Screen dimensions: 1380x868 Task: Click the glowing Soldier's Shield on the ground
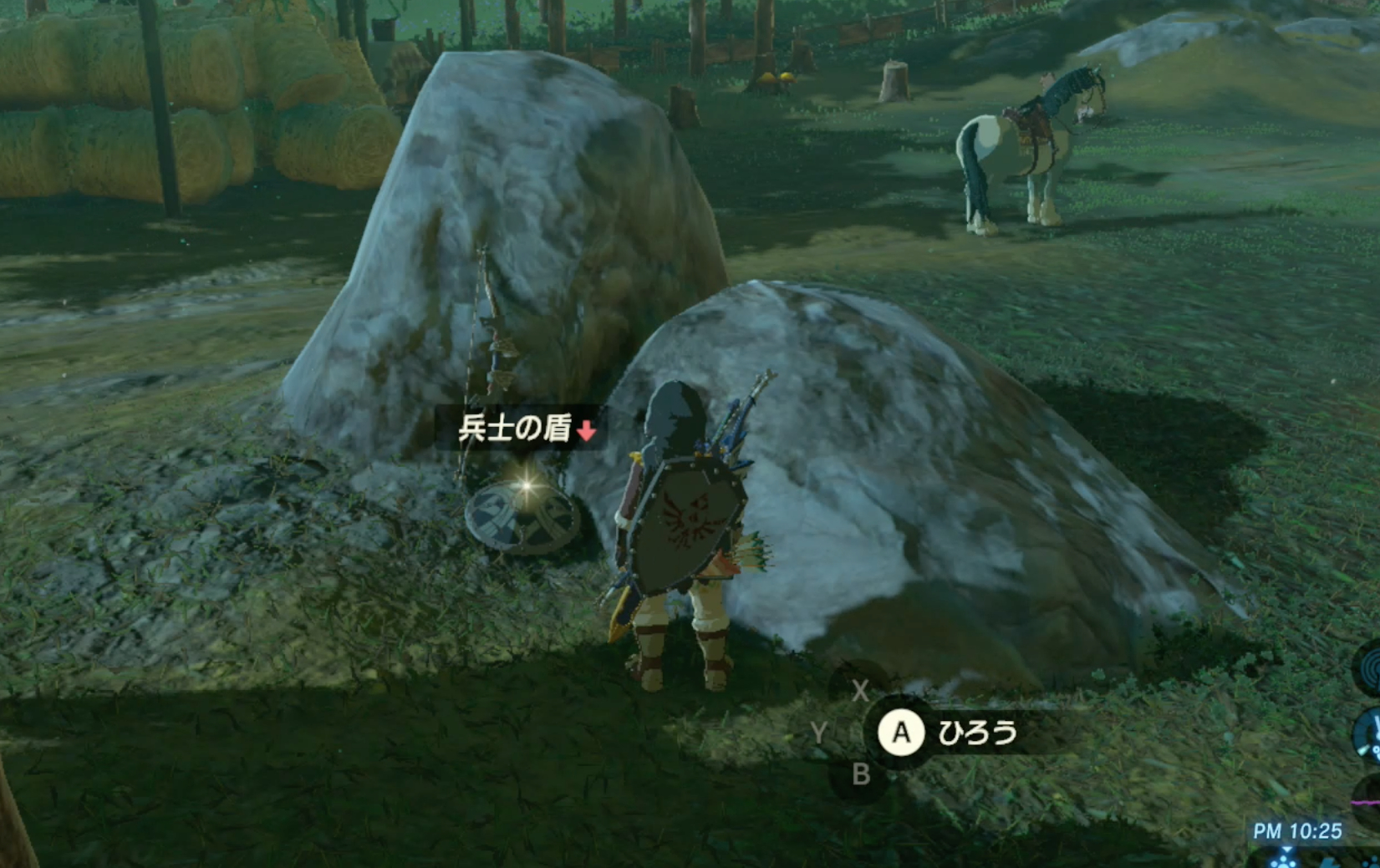pyautogui.click(x=522, y=518)
